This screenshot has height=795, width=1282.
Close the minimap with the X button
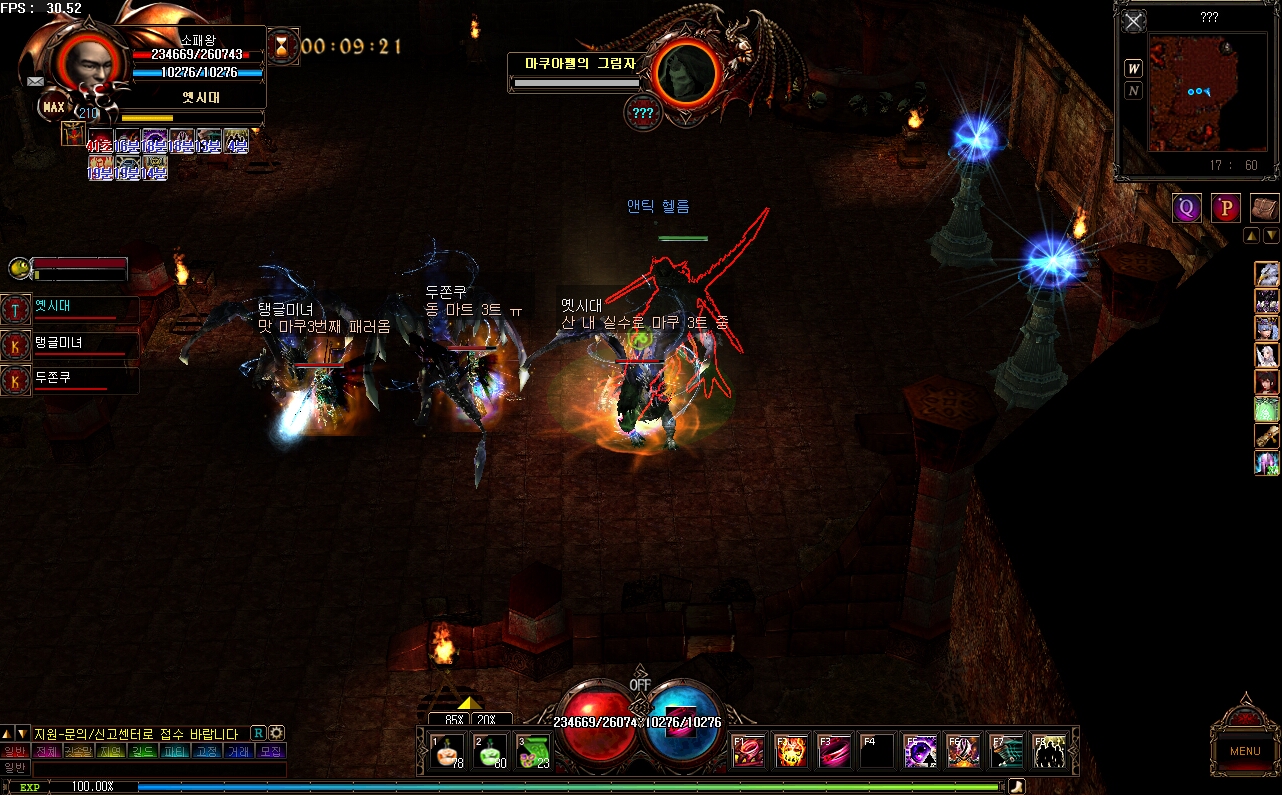[x=1133, y=22]
